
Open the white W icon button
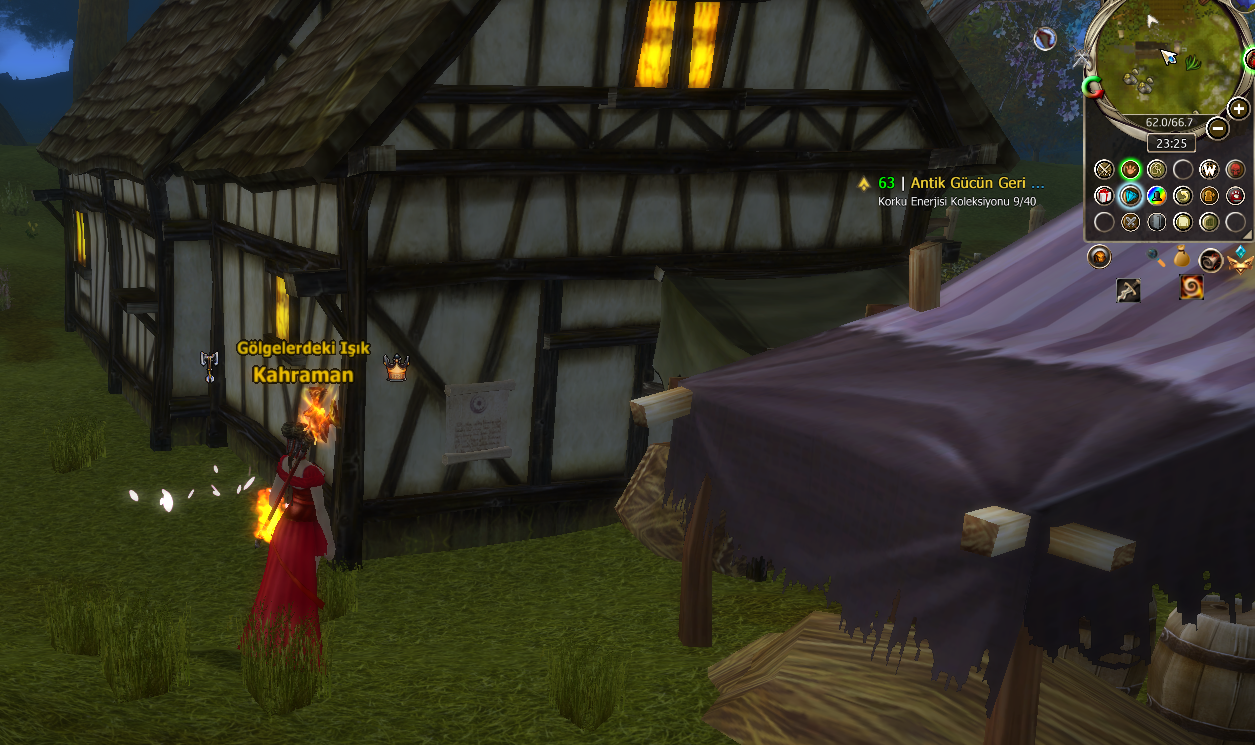[1208, 169]
